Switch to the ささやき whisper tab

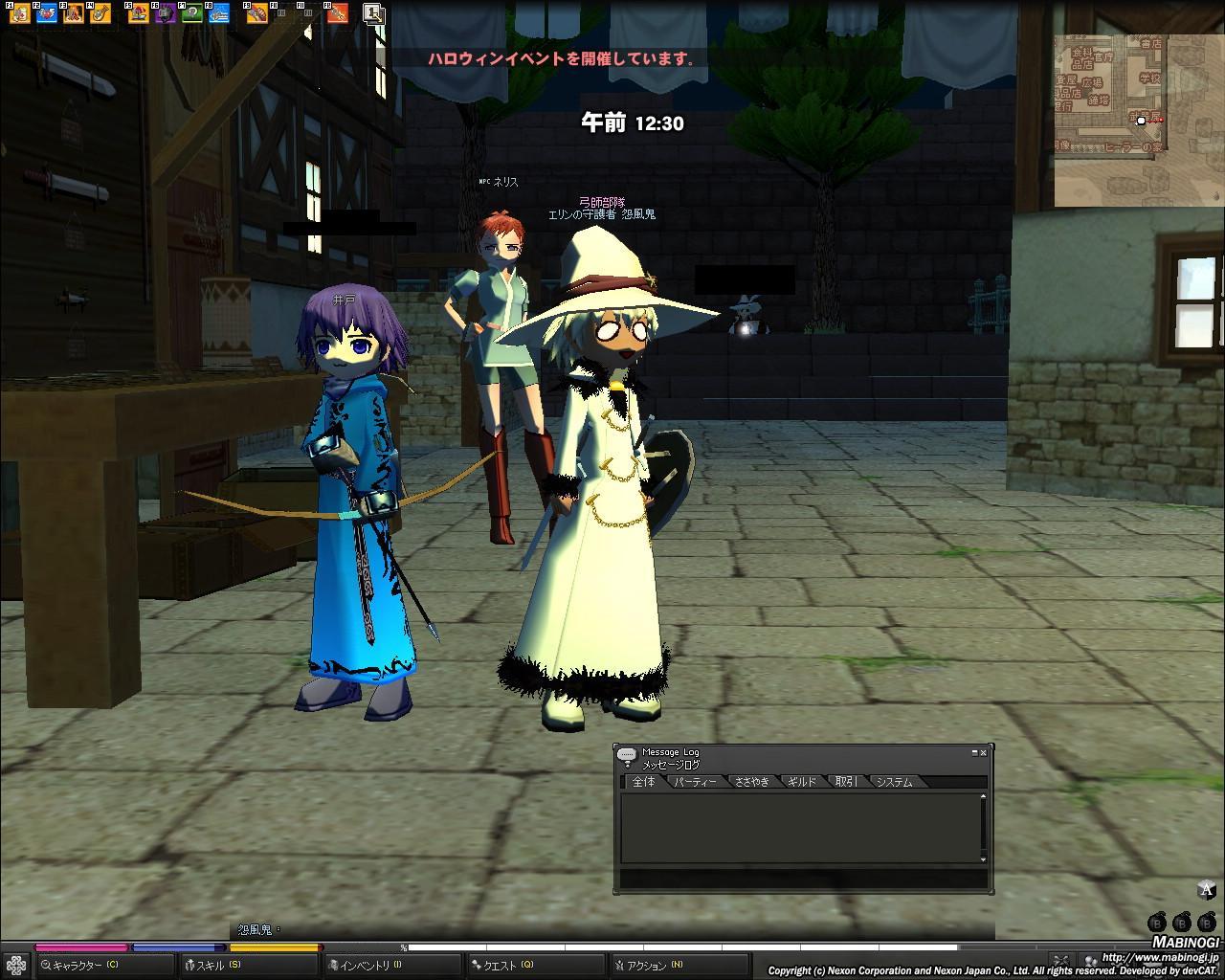click(x=751, y=782)
